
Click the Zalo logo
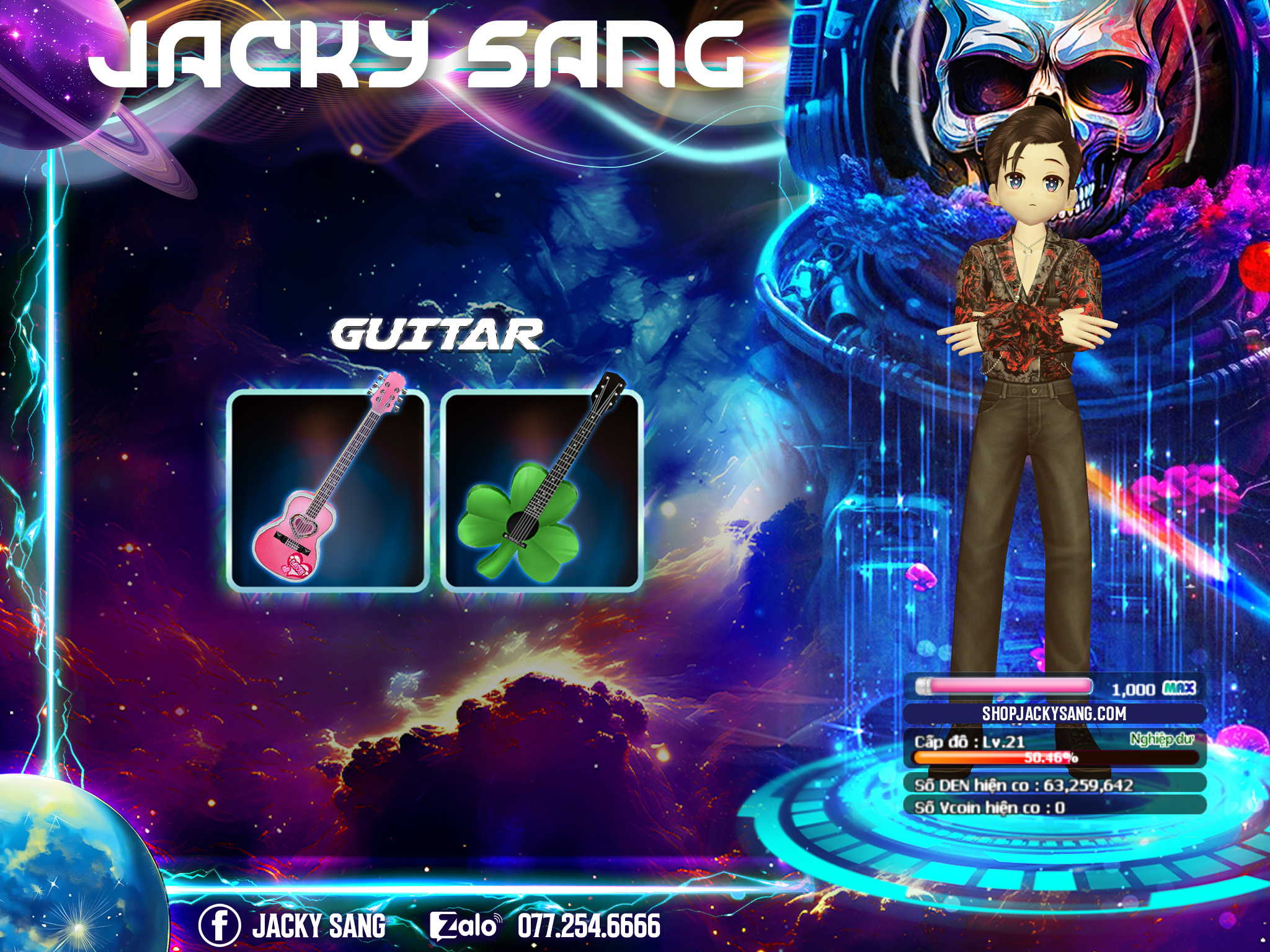coord(465,926)
